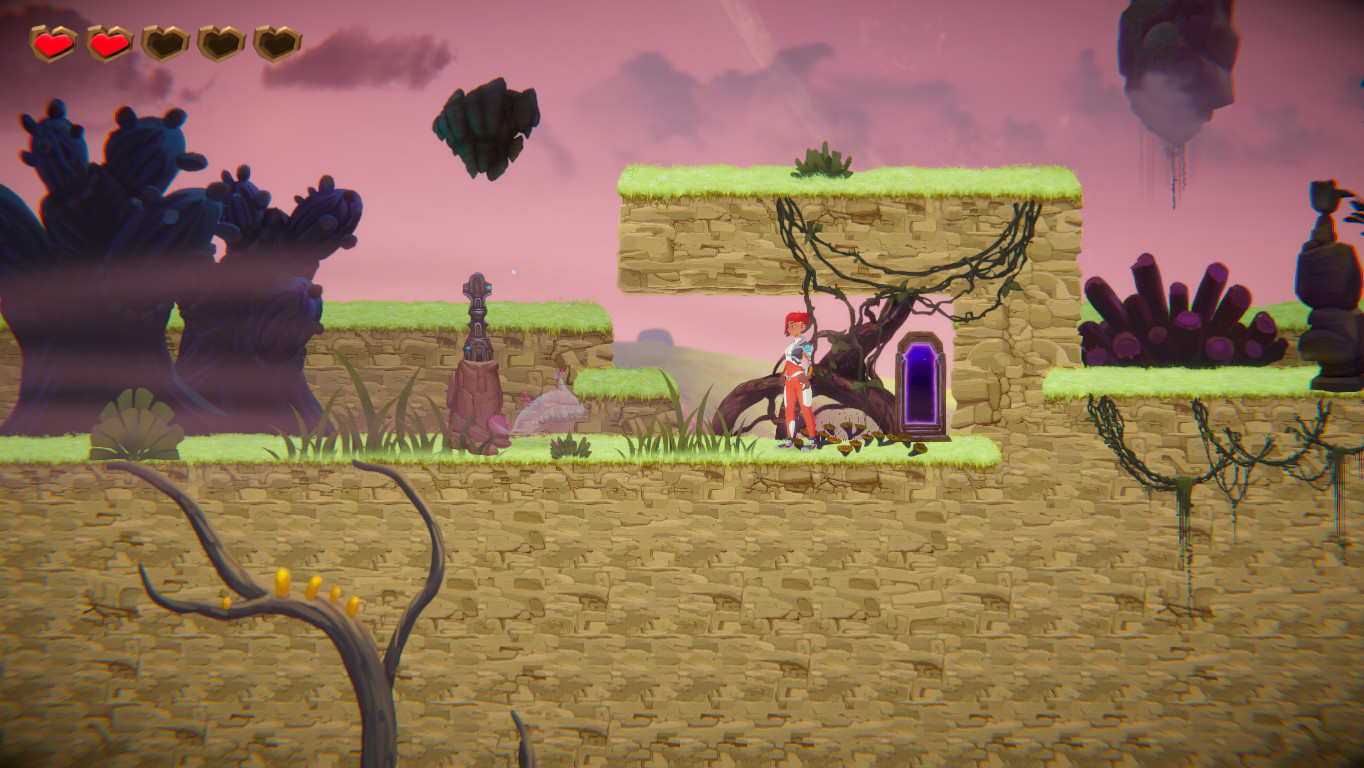Image resolution: width=1364 pixels, height=768 pixels.
Task: Click the player character standing by the tree
Action: click(795, 380)
